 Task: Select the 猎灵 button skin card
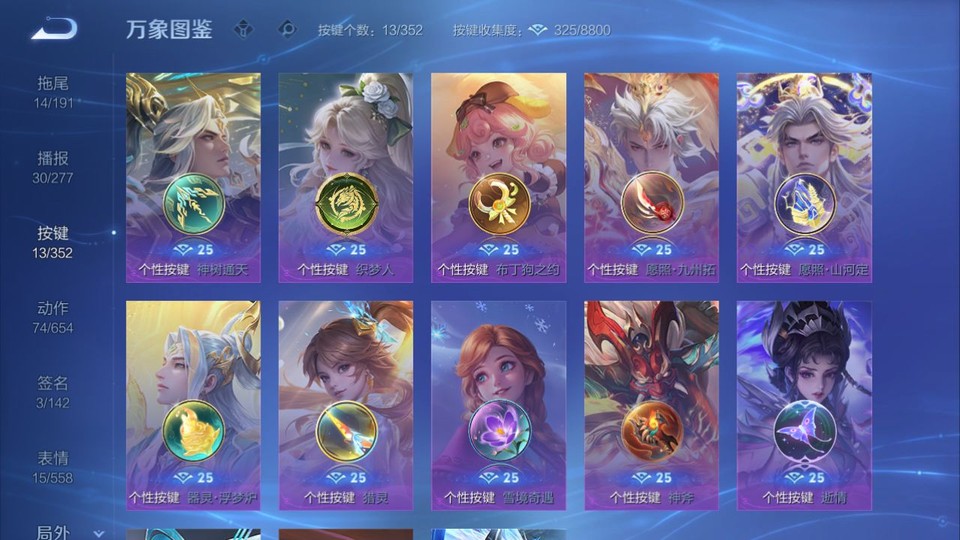point(346,405)
